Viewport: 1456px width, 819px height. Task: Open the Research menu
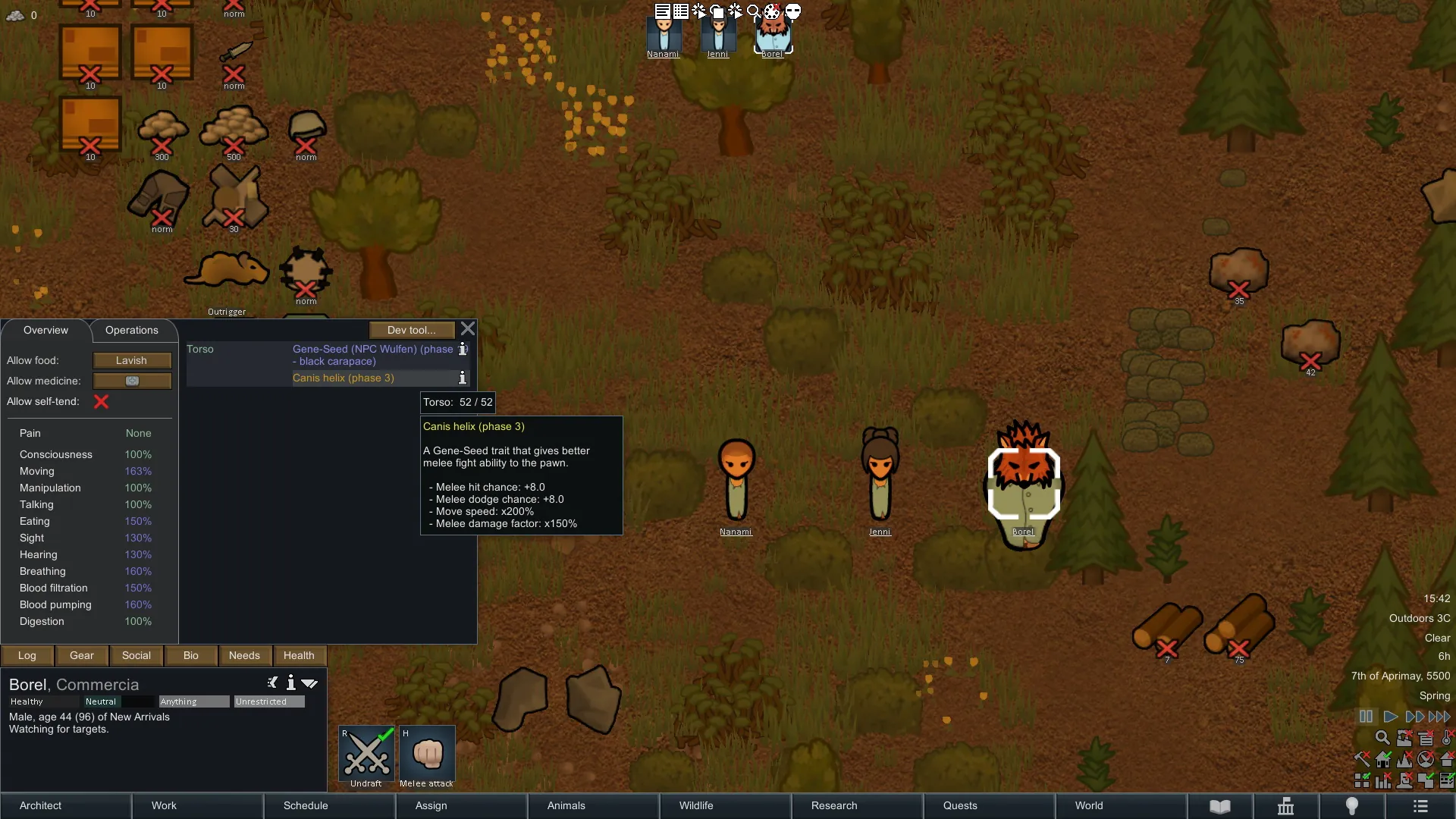(834, 806)
